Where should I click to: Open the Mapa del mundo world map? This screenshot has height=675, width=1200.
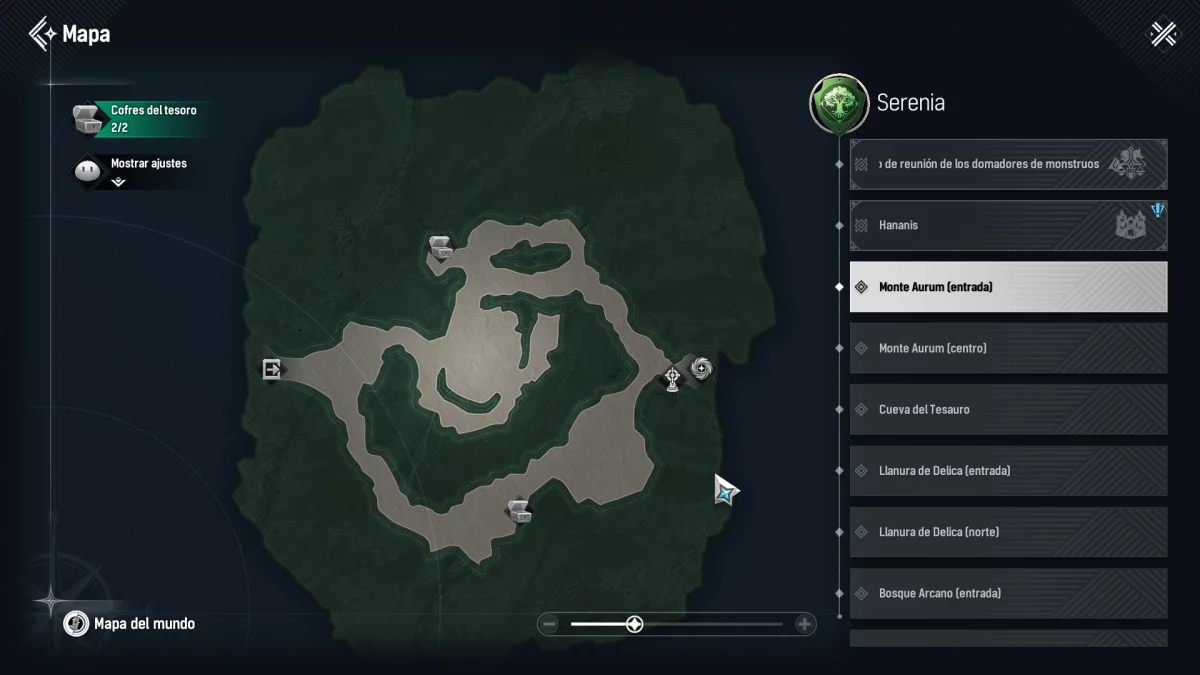[x=130, y=624]
